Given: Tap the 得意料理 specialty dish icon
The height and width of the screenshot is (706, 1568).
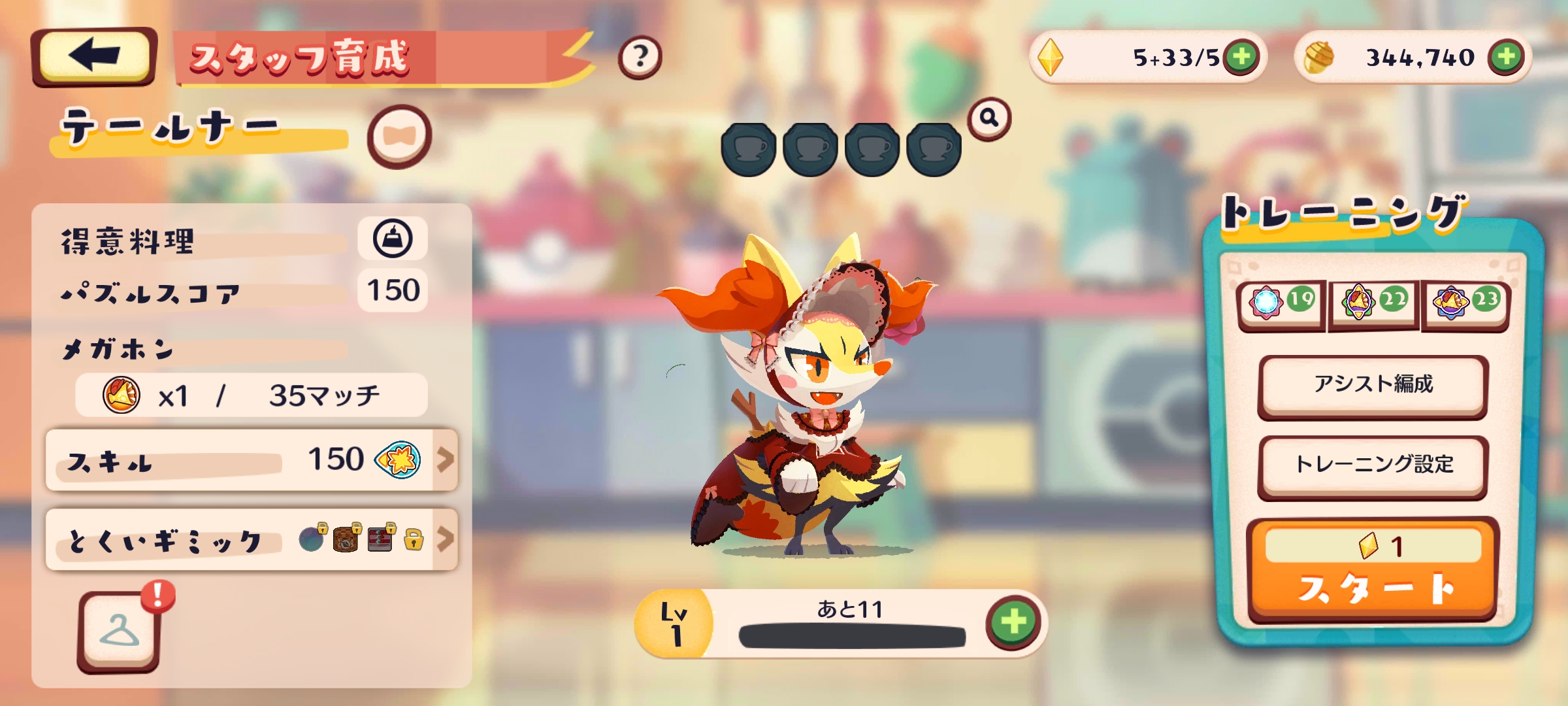Looking at the screenshot, I should [393, 239].
